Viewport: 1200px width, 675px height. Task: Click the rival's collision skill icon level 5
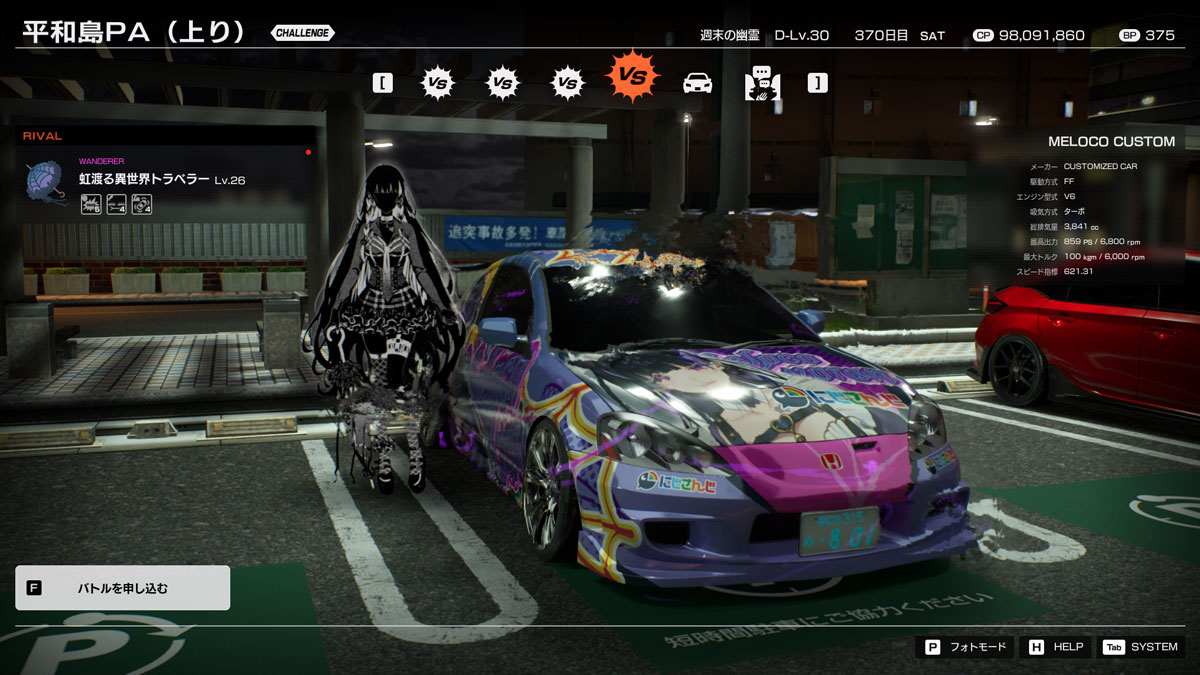pos(91,205)
